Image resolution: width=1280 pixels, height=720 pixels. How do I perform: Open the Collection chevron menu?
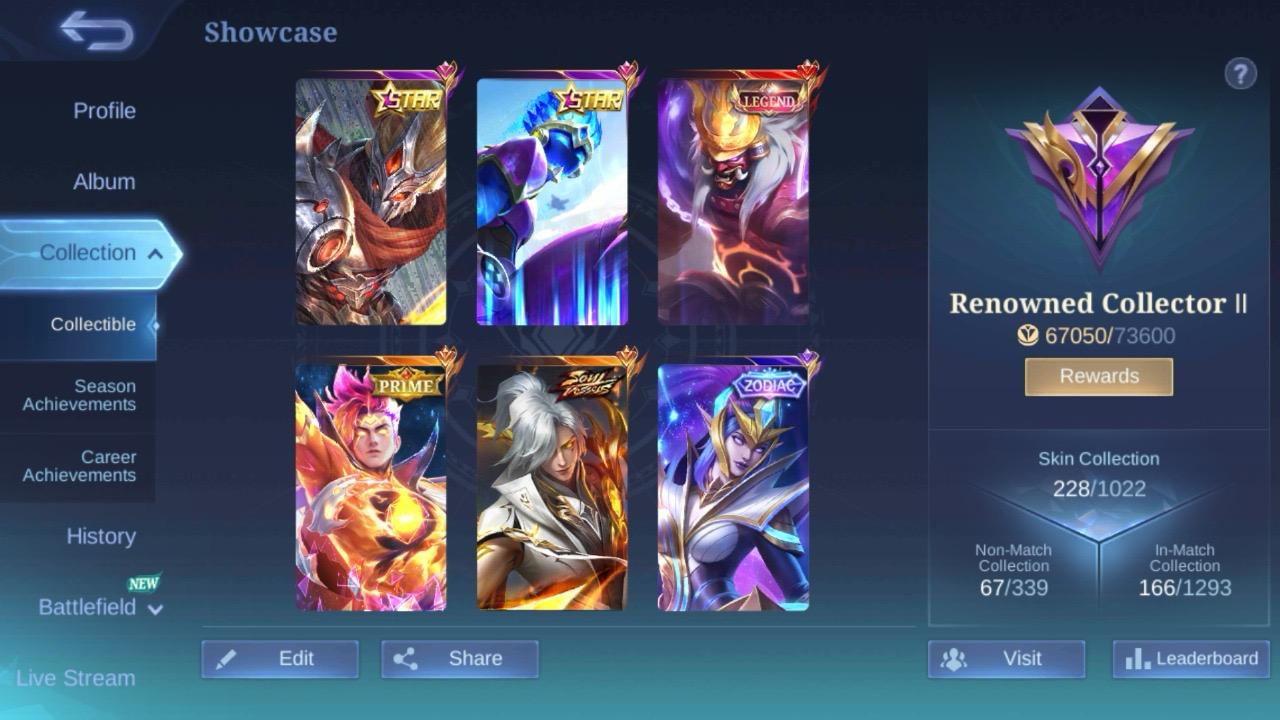pyautogui.click(x=157, y=253)
